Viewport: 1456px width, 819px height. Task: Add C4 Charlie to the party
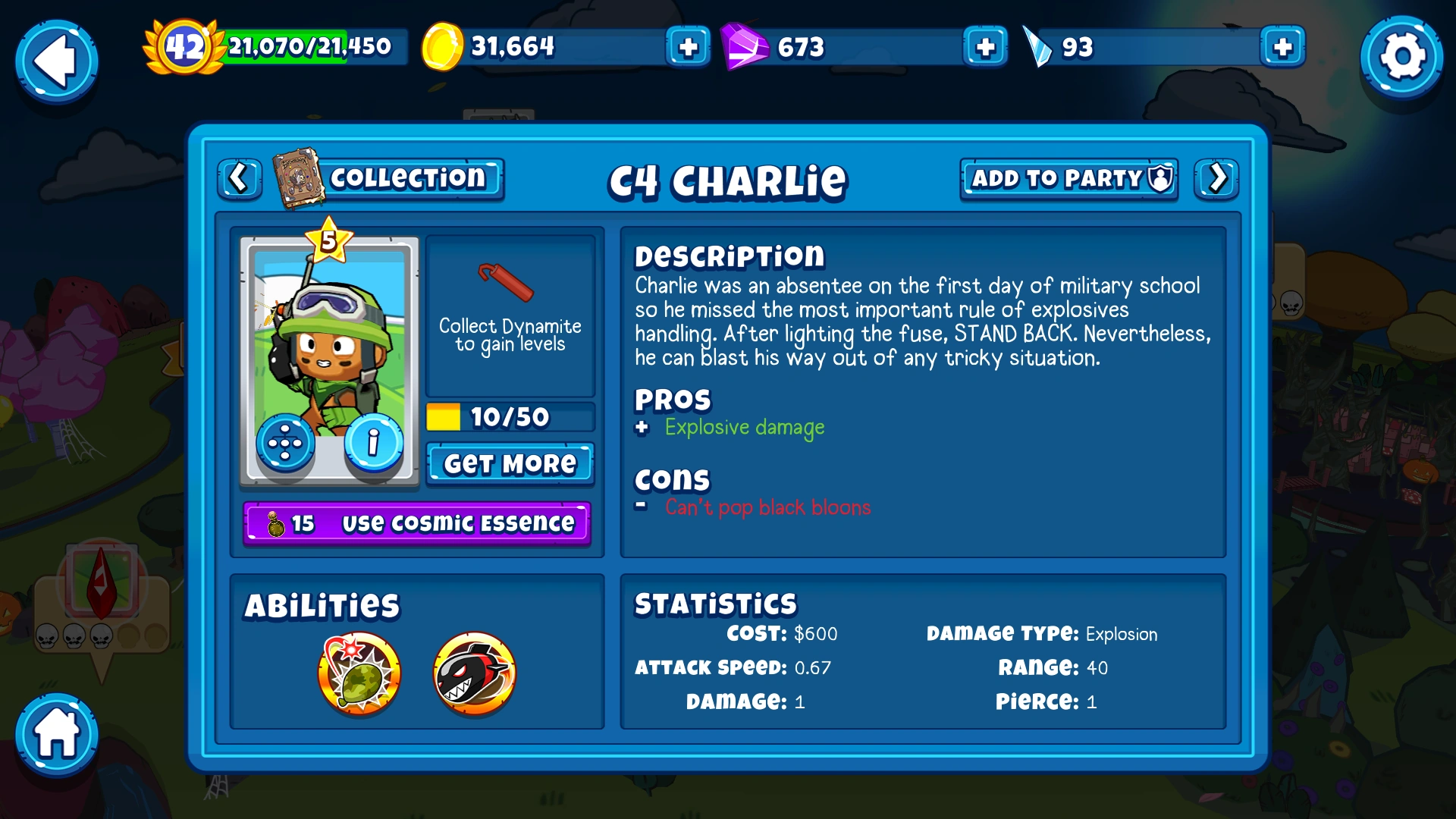tap(1068, 179)
